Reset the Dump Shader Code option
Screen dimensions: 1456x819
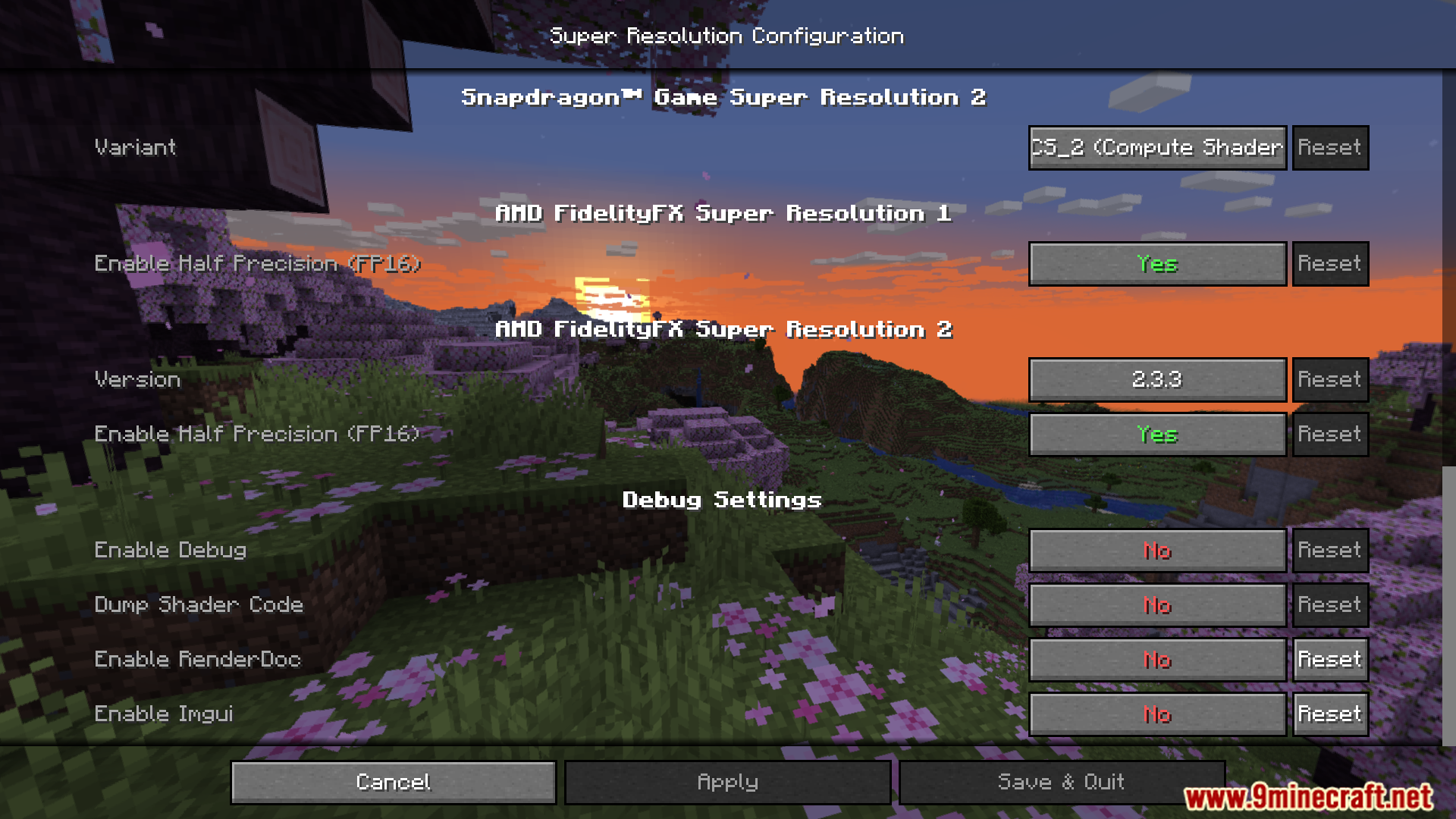pos(1329,604)
